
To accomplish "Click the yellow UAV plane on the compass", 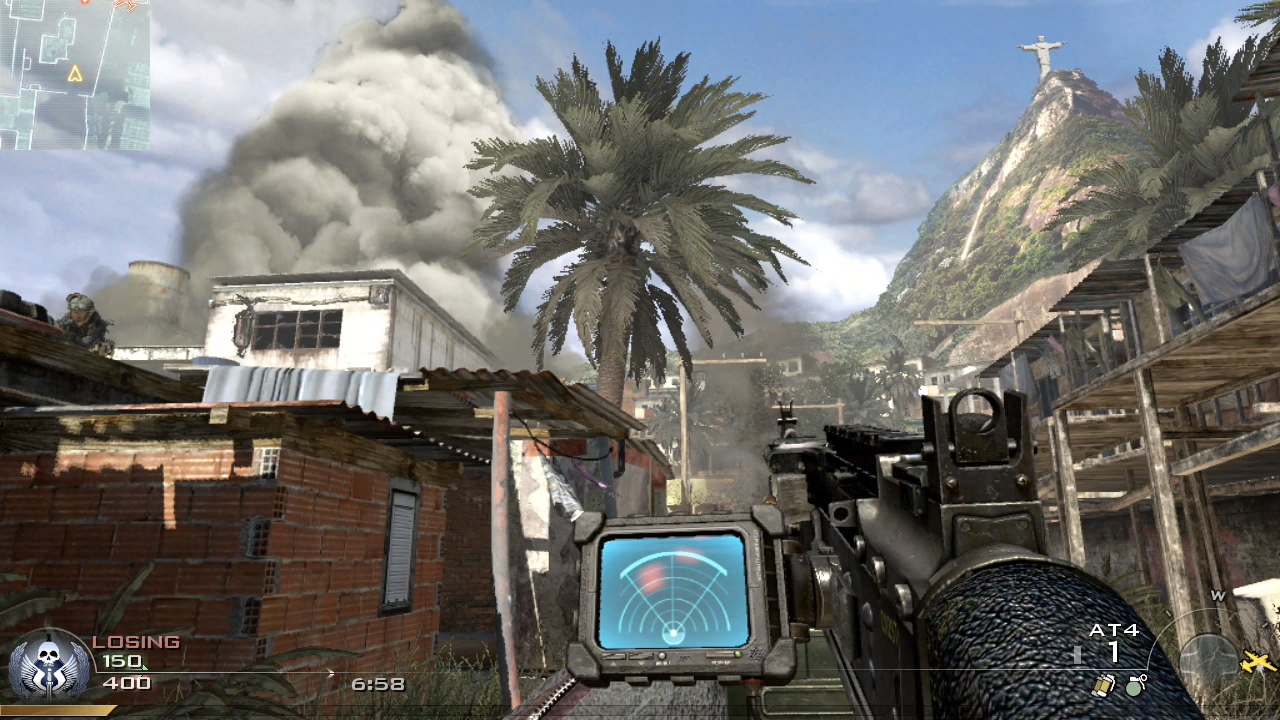I will tap(1256, 662).
